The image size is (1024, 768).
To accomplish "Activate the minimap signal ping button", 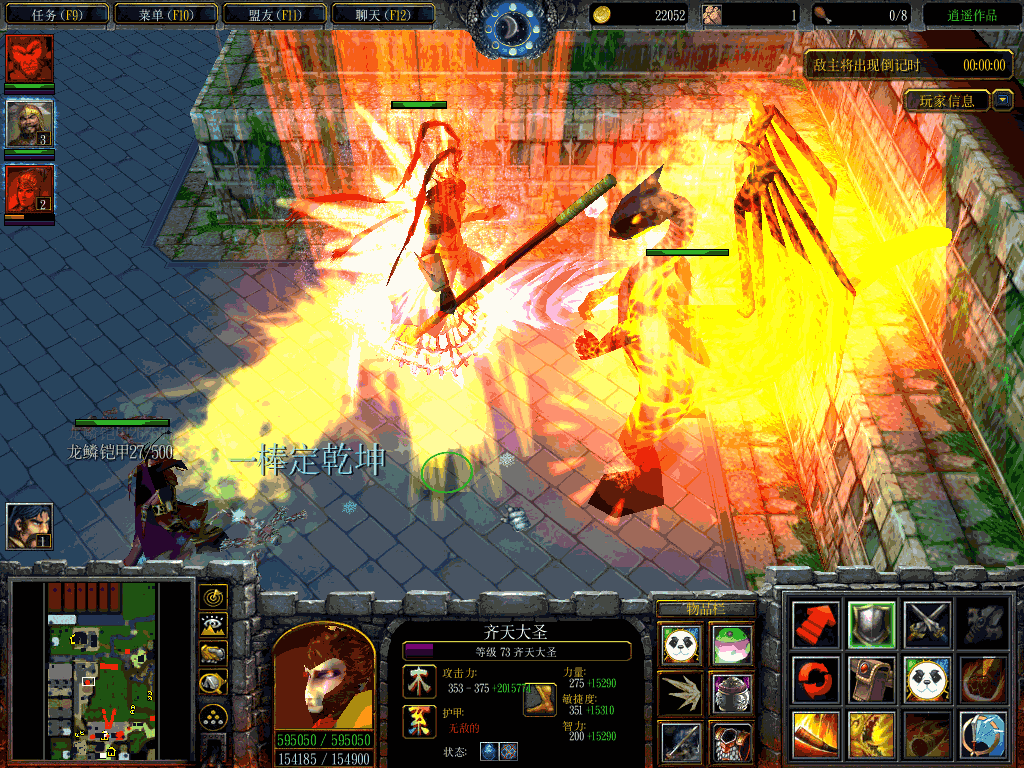I will tap(213, 597).
